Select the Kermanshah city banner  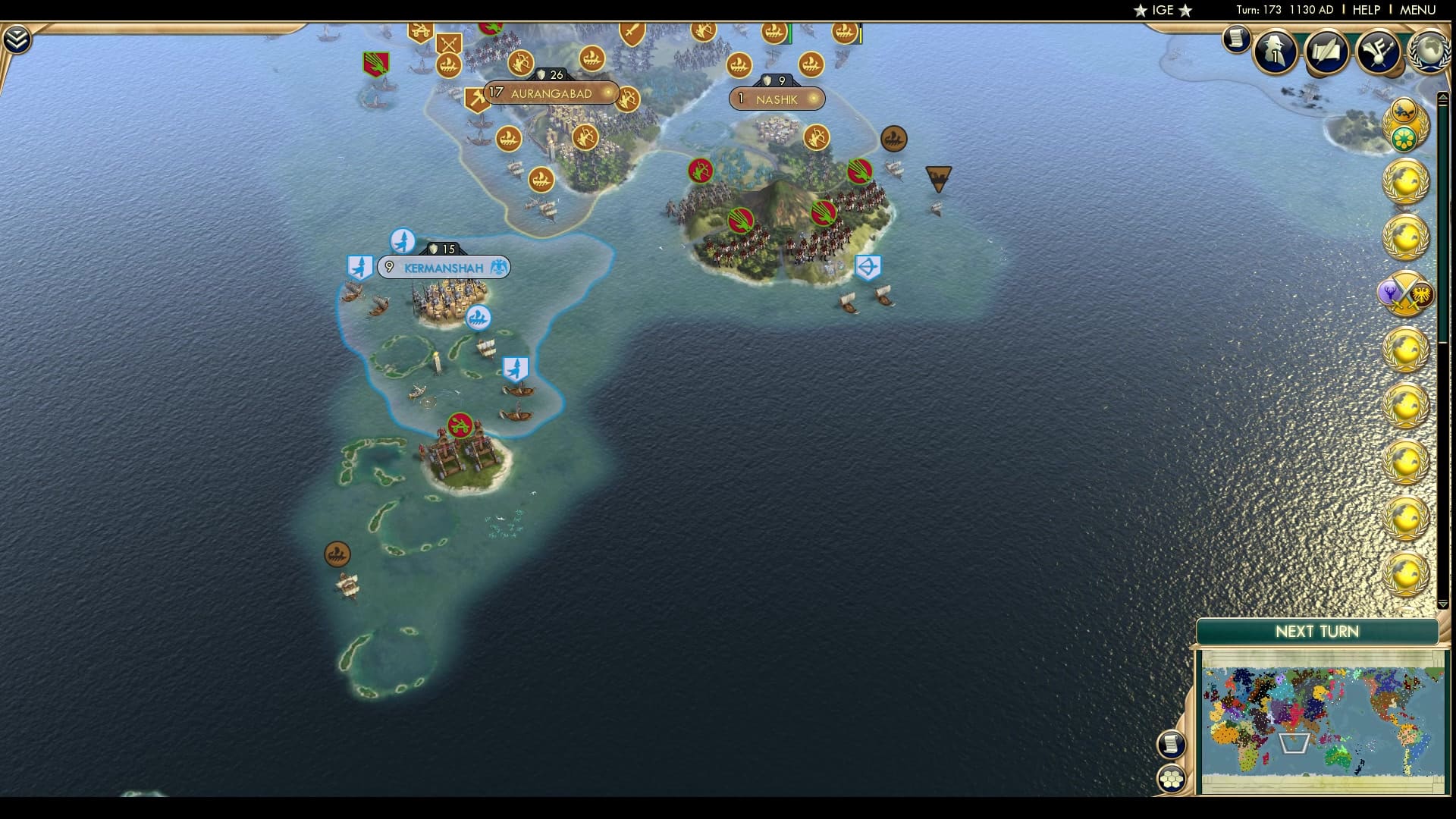[x=444, y=267]
